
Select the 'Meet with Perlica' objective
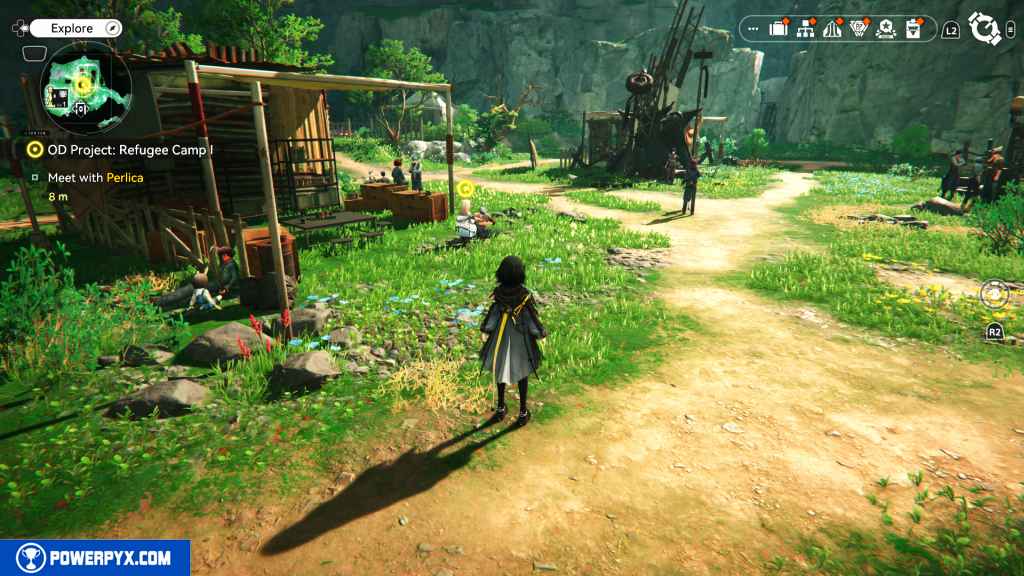95,177
